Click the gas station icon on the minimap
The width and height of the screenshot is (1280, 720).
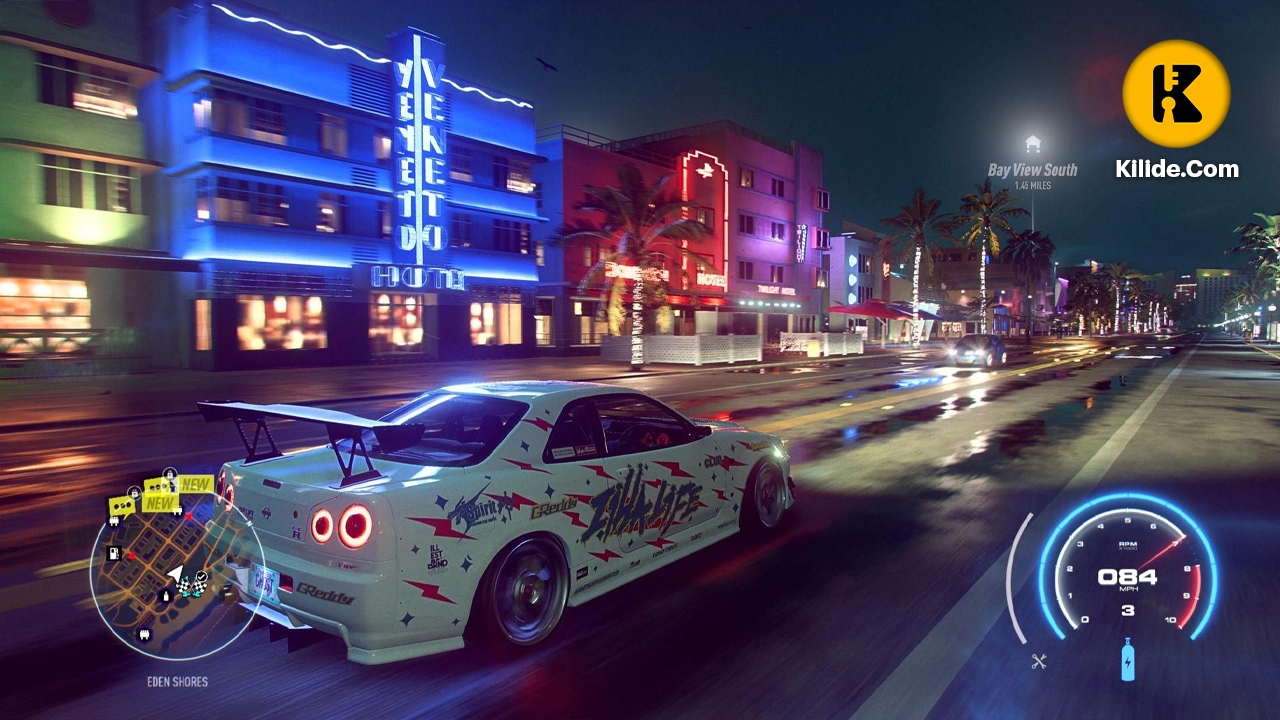click(112, 552)
